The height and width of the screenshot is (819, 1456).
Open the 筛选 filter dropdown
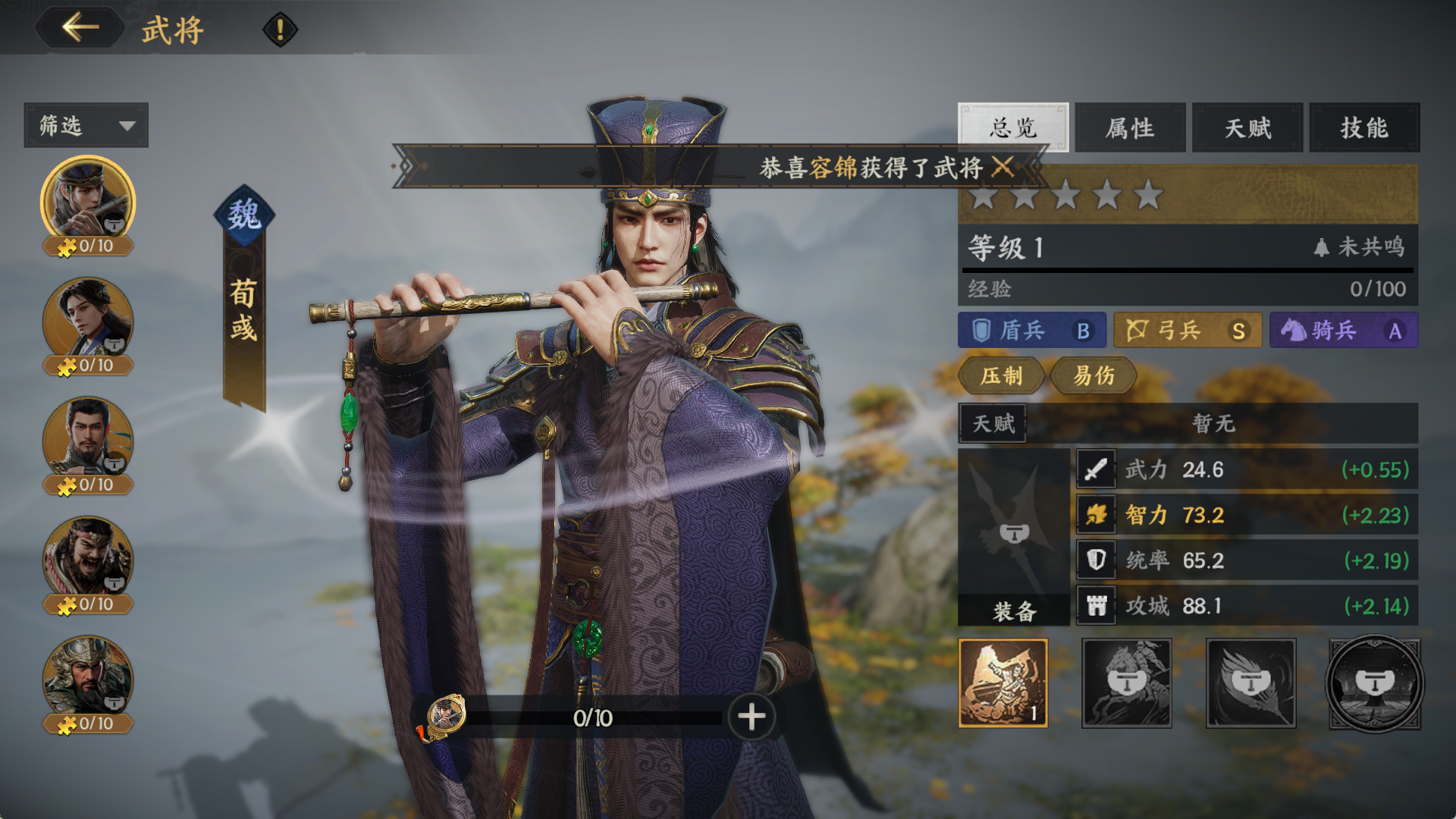point(86,125)
